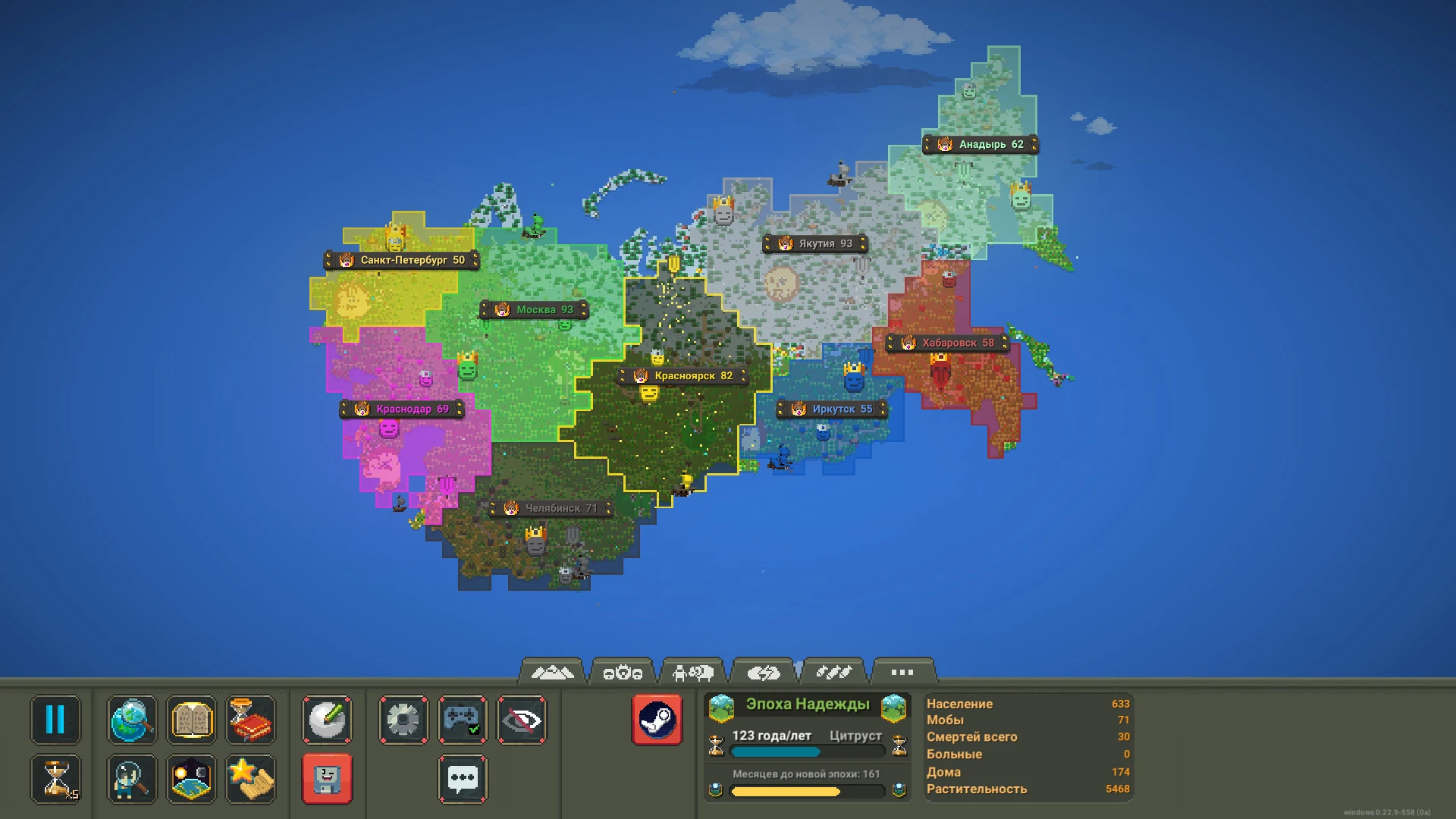This screenshot has height=819, width=1456.
Task: Open the world customization planet icon
Action: click(191, 779)
